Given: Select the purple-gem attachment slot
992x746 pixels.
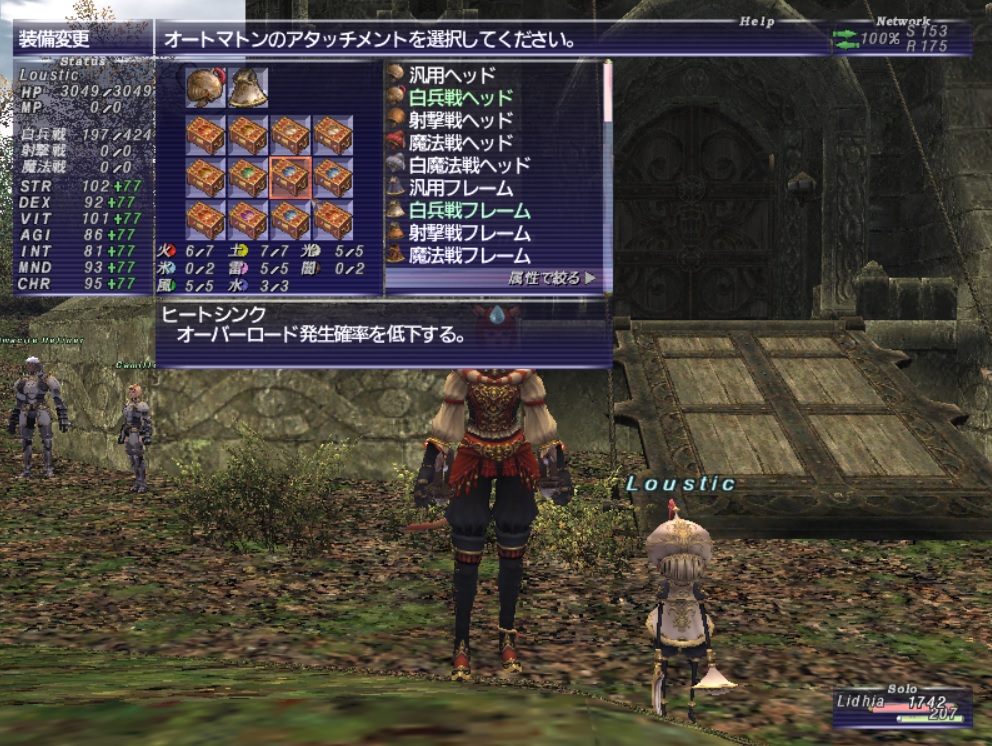Looking at the screenshot, I should (x=247, y=219).
